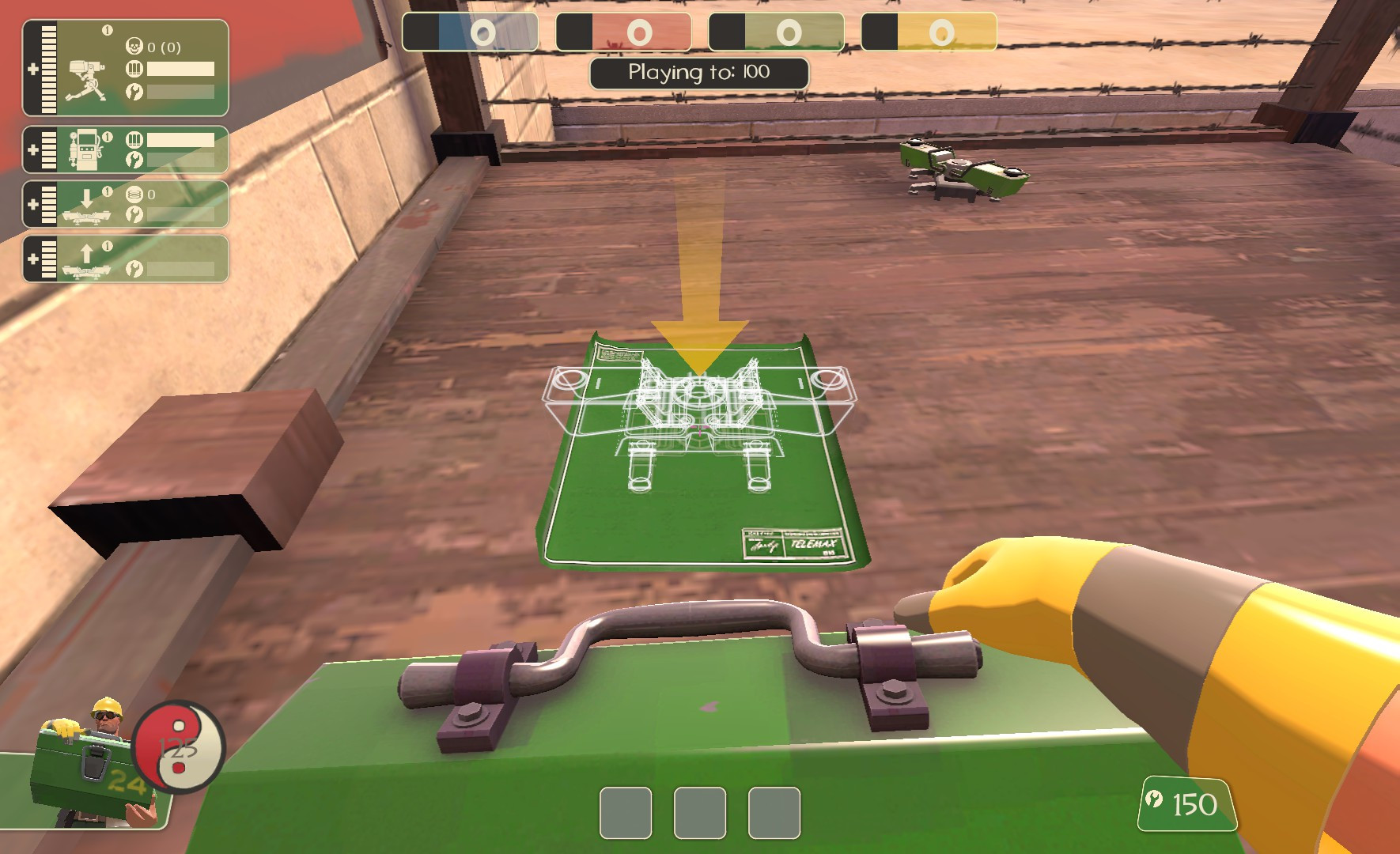This screenshot has width=1400, height=854.
Task: Click the wrench icon on the Dispenser panel
Action: [x=135, y=158]
